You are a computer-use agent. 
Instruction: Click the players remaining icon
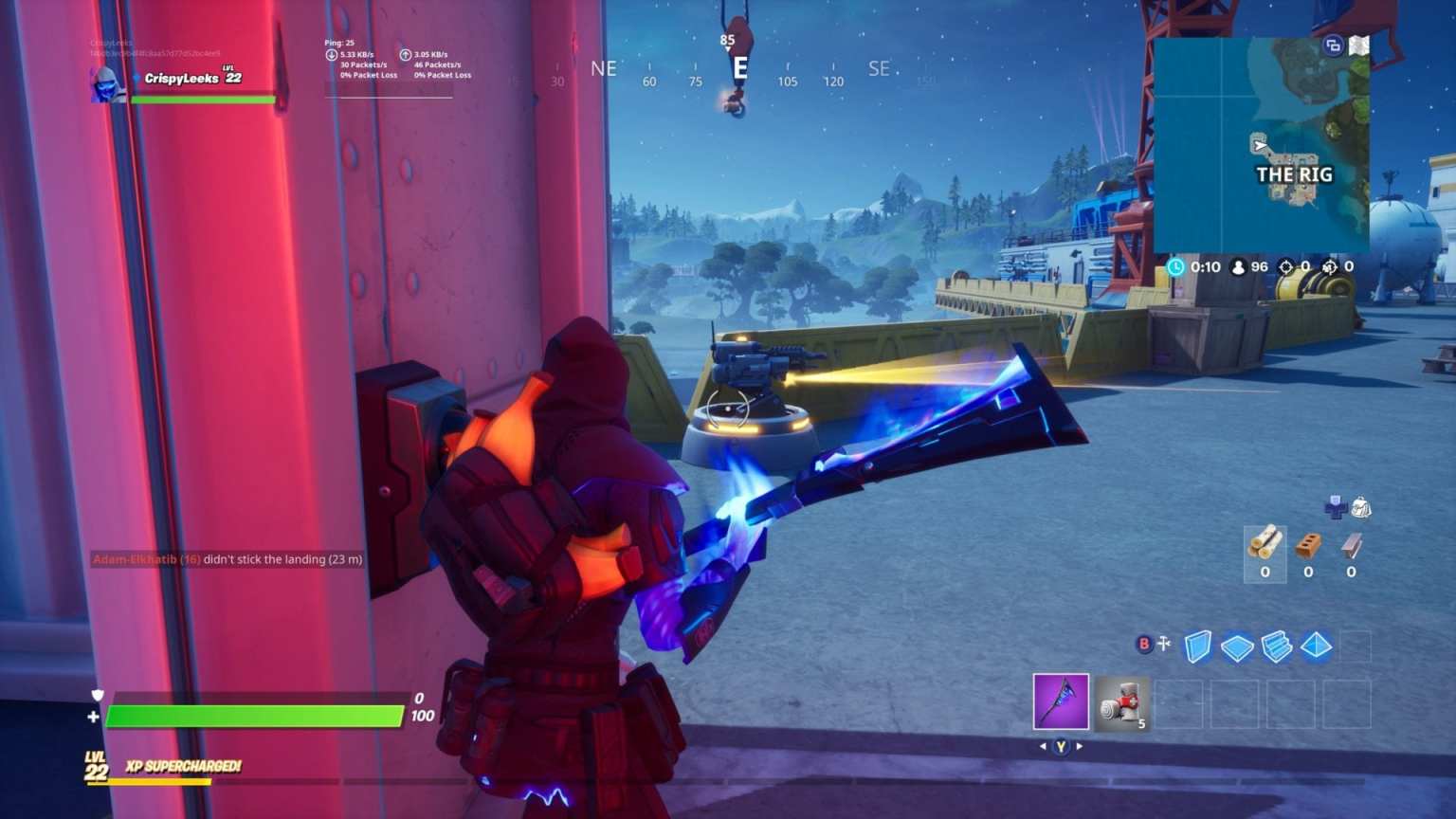1237,266
